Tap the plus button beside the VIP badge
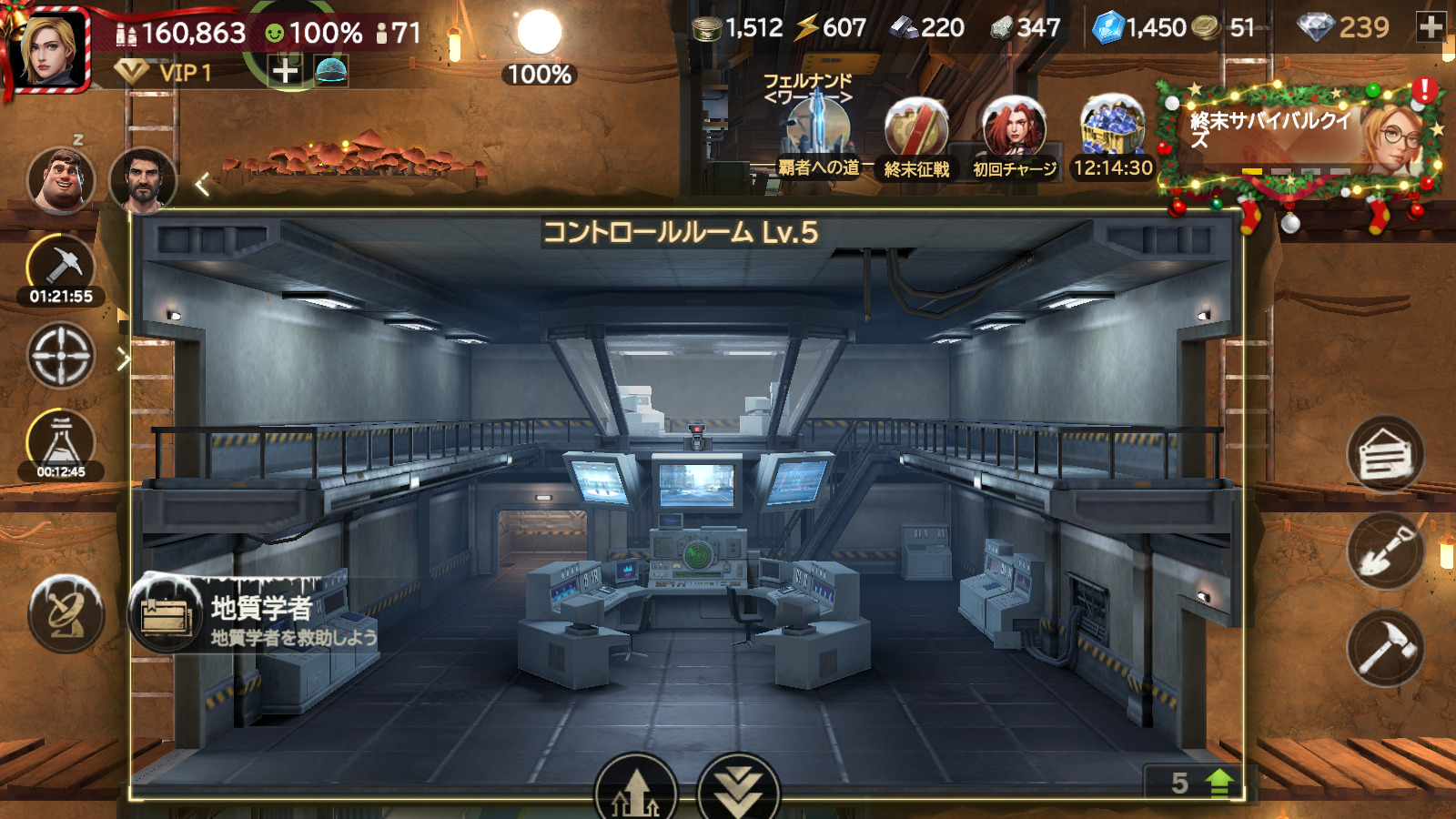 coord(286,70)
